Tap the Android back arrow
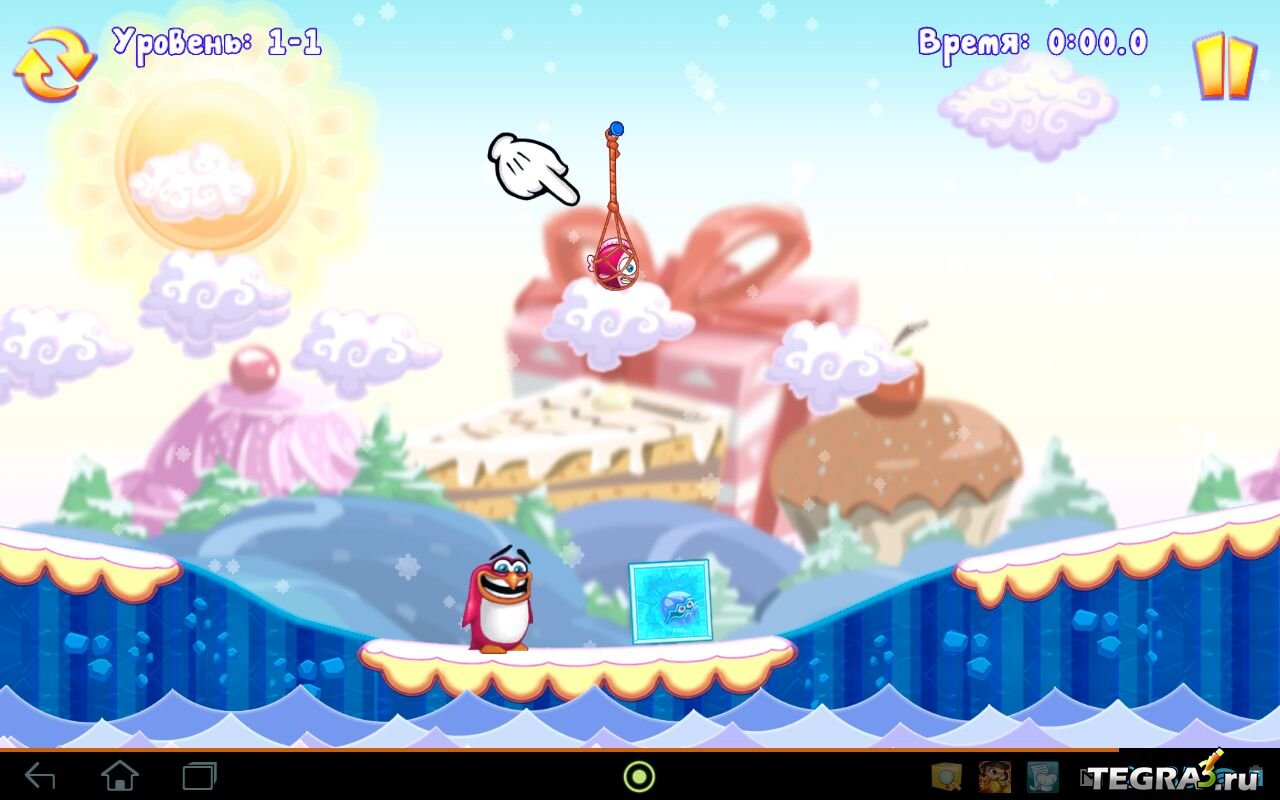The image size is (1280, 800). point(40,776)
